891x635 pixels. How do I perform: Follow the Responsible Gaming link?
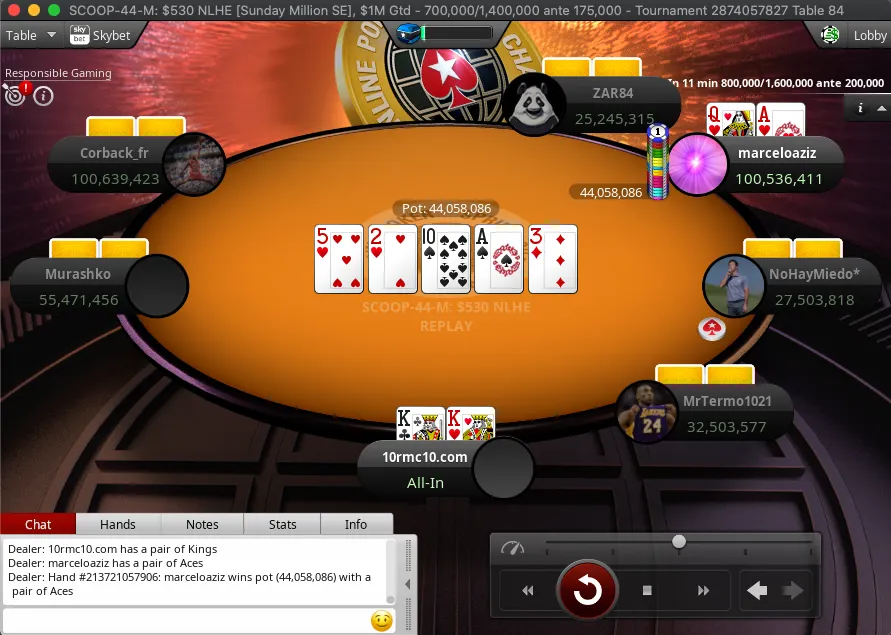[58, 73]
